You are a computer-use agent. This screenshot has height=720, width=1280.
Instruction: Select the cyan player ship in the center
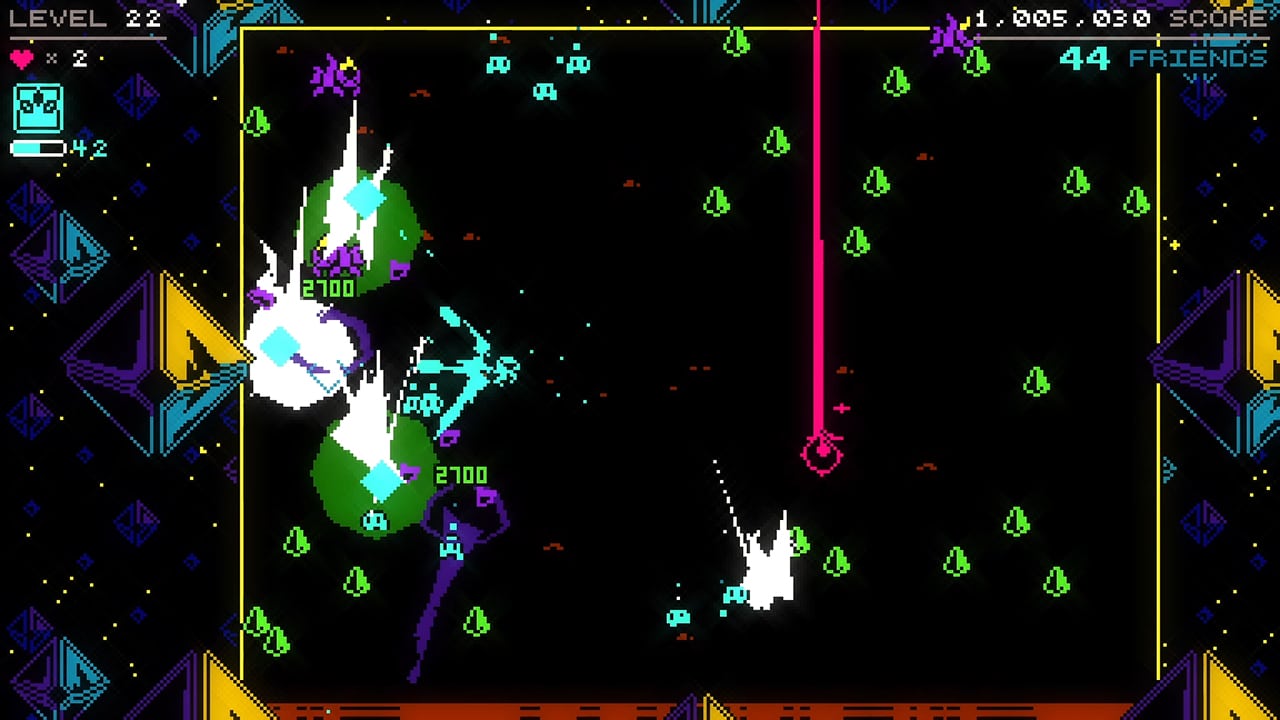[x=470, y=370]
